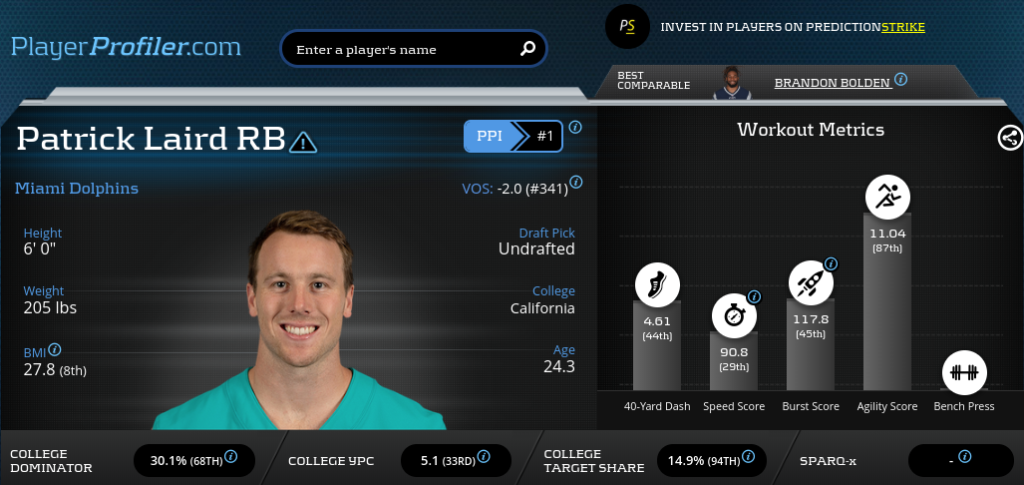
Task: Open the PredictionStrike link
Action: pos(902,27)
